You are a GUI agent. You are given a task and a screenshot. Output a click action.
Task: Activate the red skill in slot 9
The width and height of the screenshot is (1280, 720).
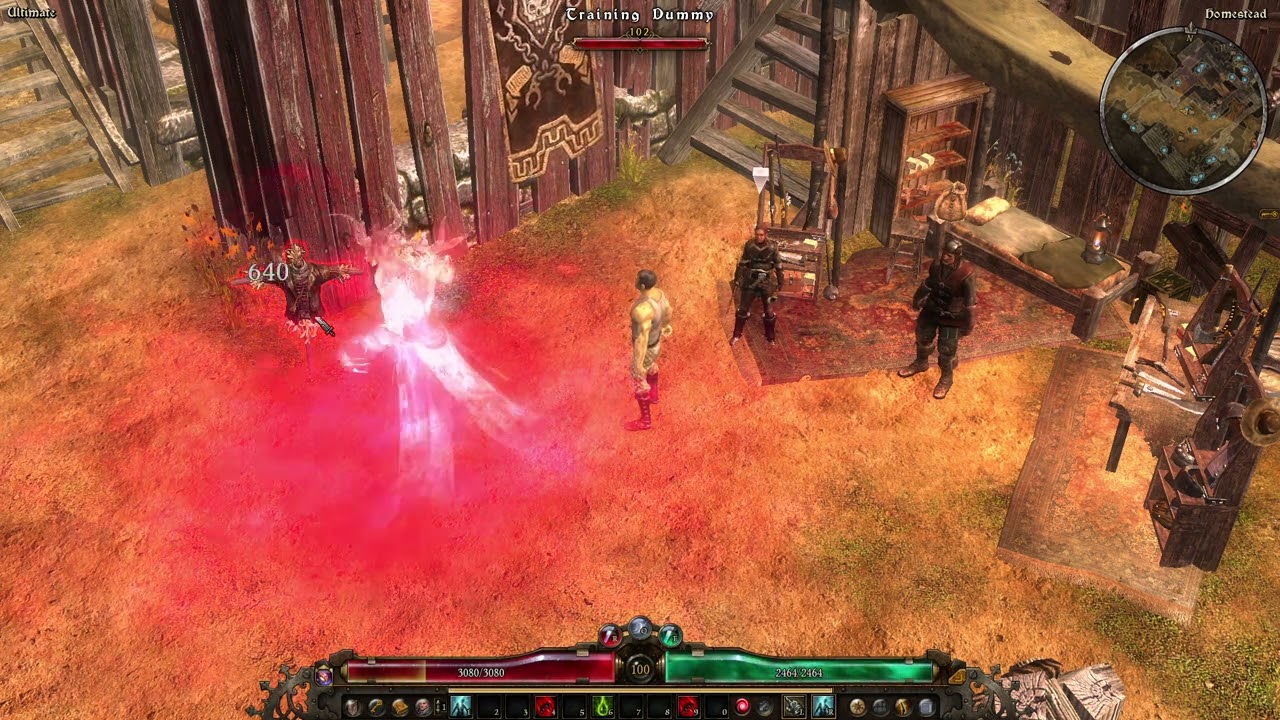[x=687, y=707]
